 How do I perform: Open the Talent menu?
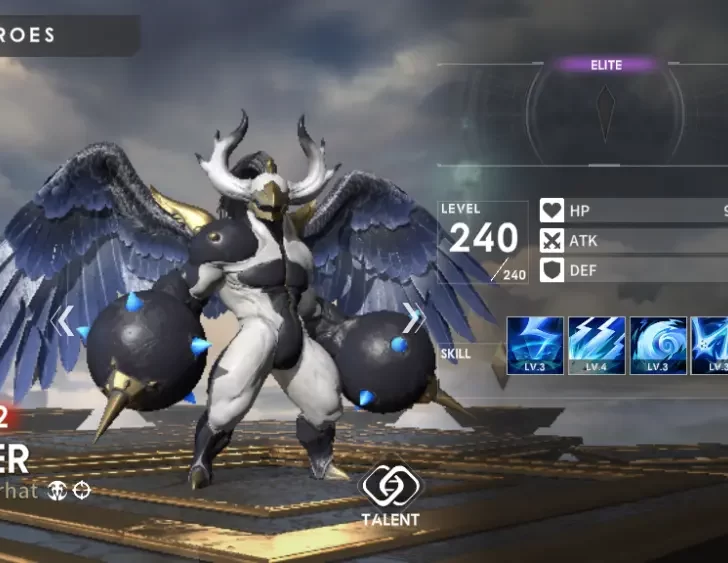391,492
